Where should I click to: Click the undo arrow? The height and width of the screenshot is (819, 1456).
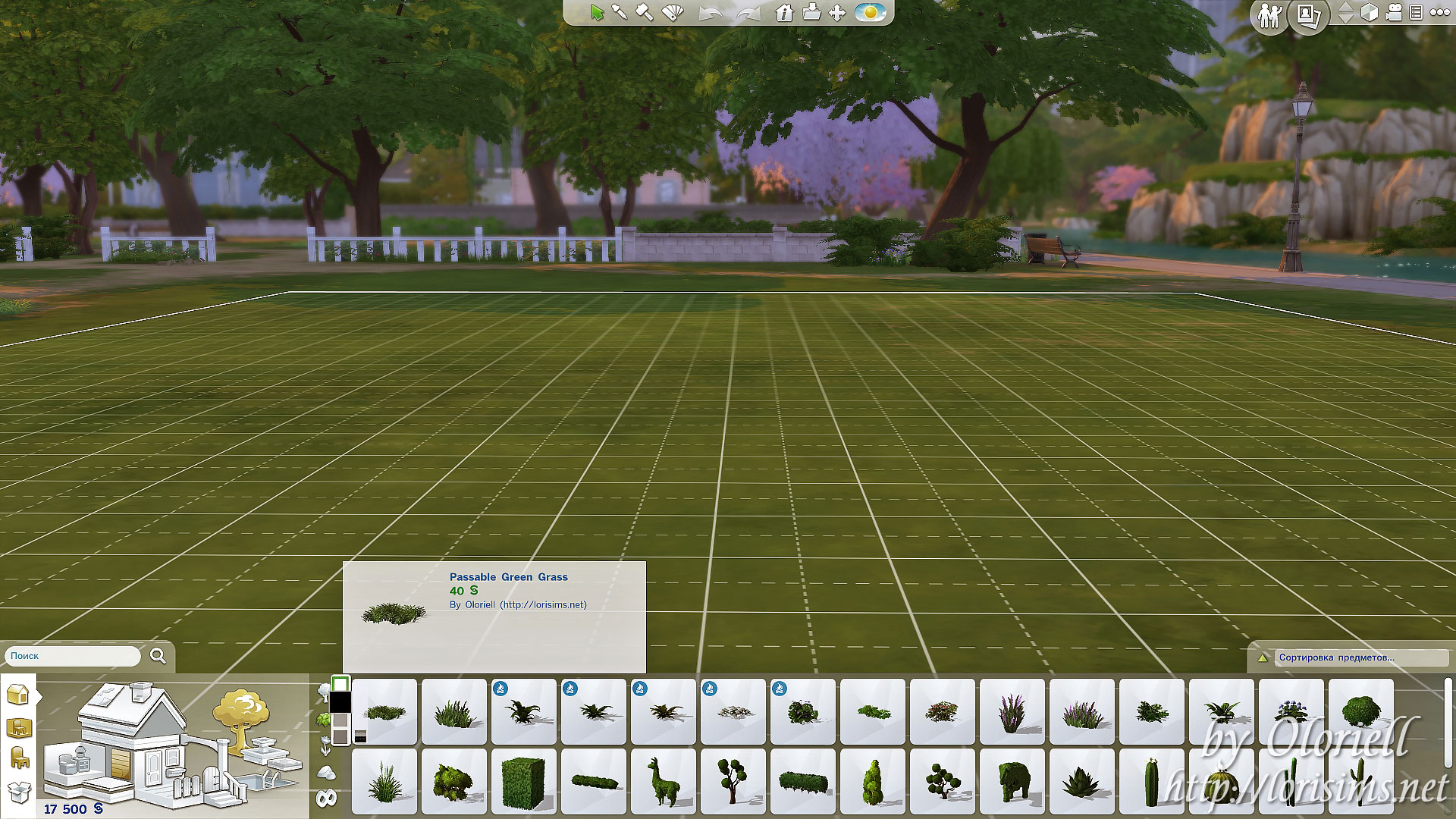click(x=710, y=14)
